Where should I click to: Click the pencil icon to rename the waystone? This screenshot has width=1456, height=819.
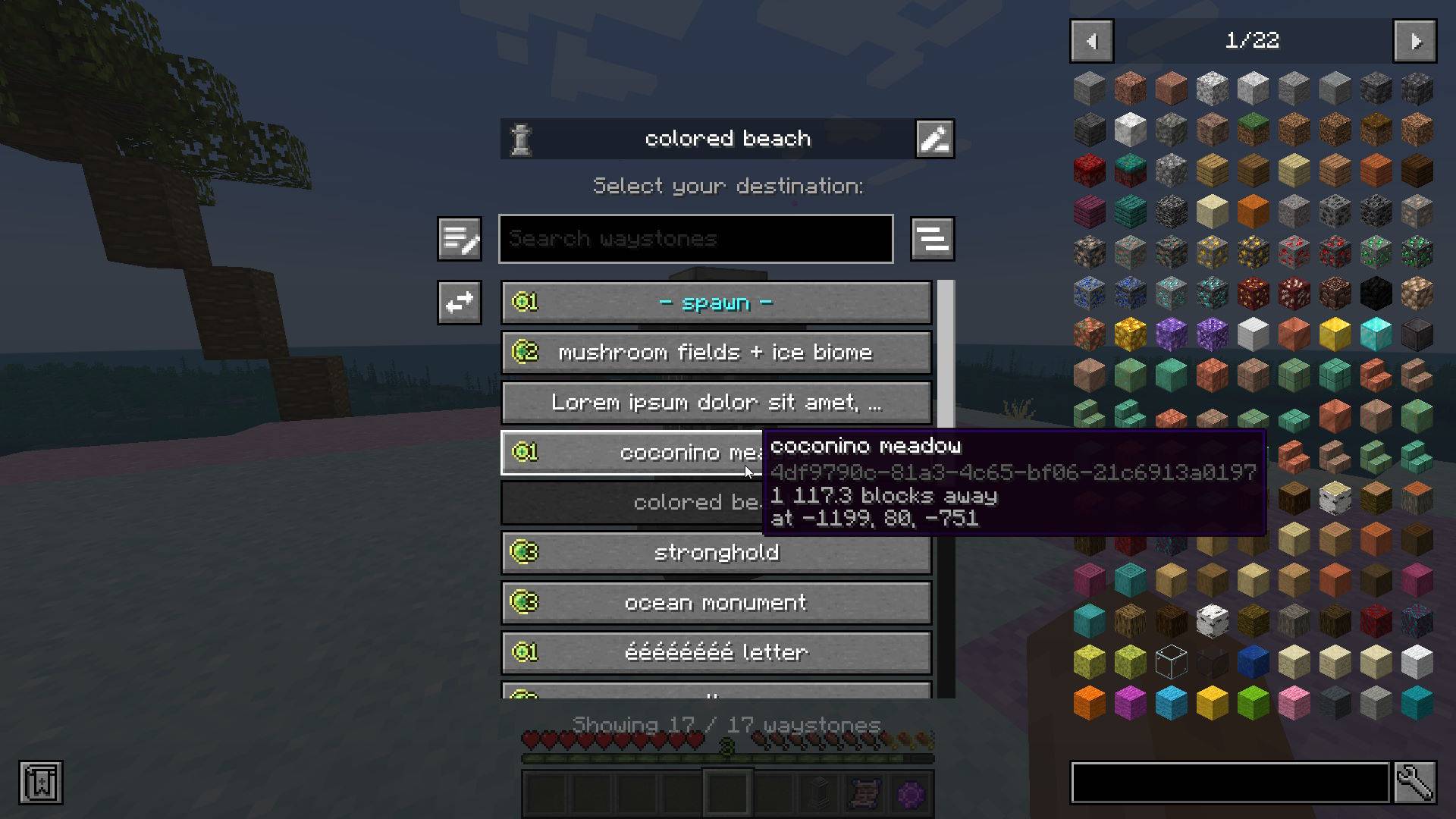pyautogui.click(x=934, y=138)
